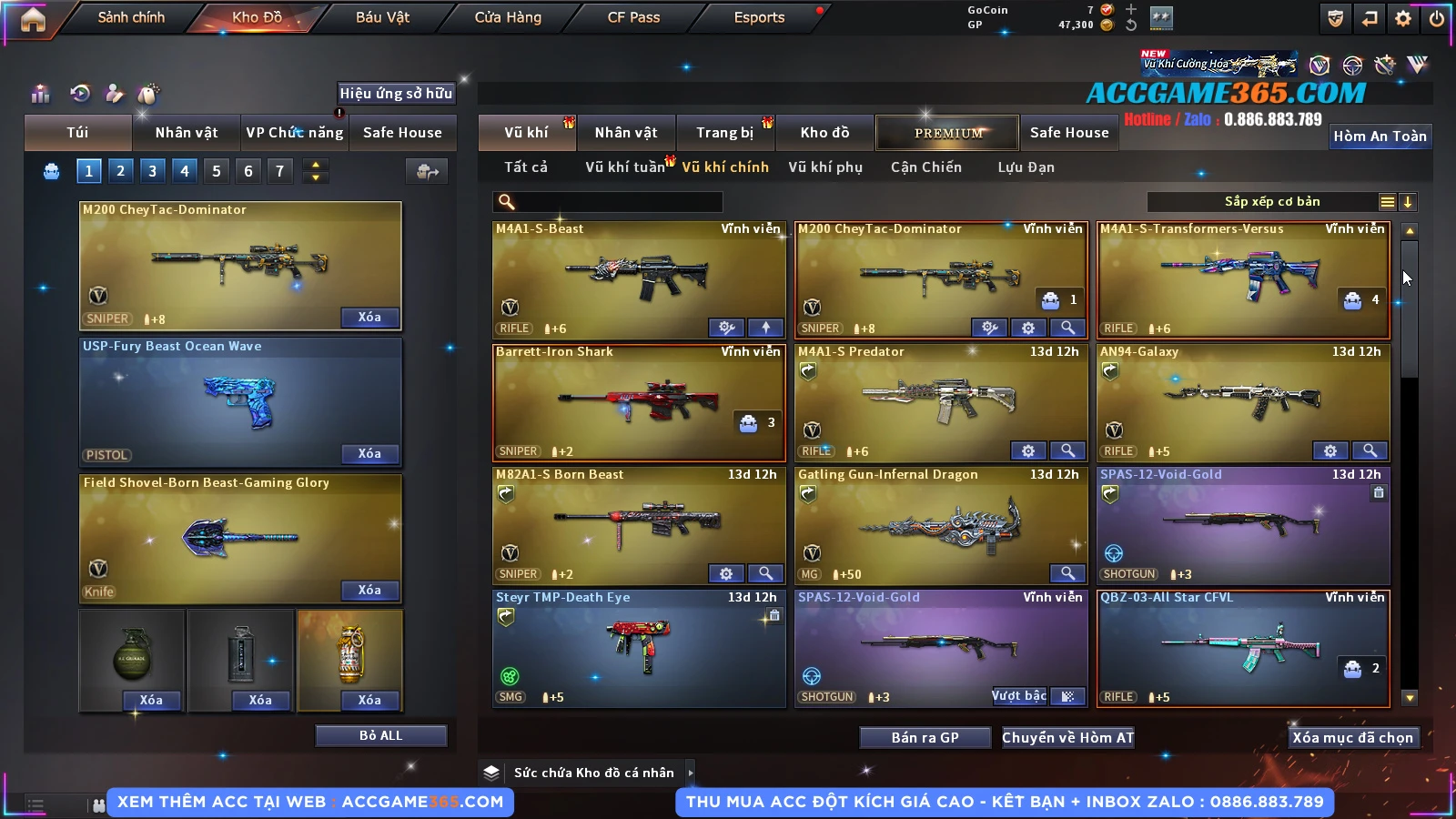This screenshot has width=1456, height=819.
Task: Choose the Gatling Gun-Infernal Dragon card
Action: 941,525
